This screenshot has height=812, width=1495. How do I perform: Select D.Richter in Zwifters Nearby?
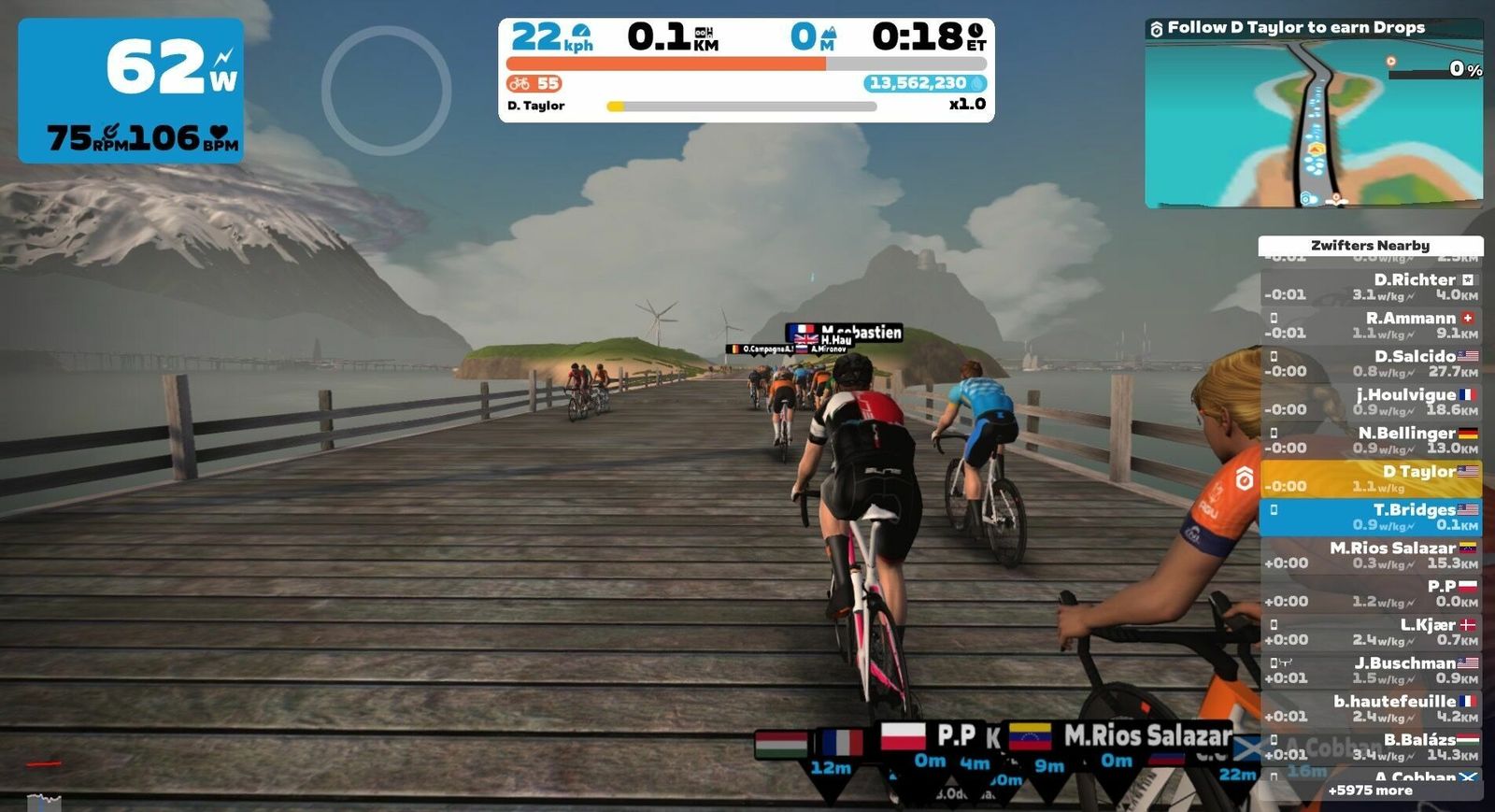[x=1370, y=287]
